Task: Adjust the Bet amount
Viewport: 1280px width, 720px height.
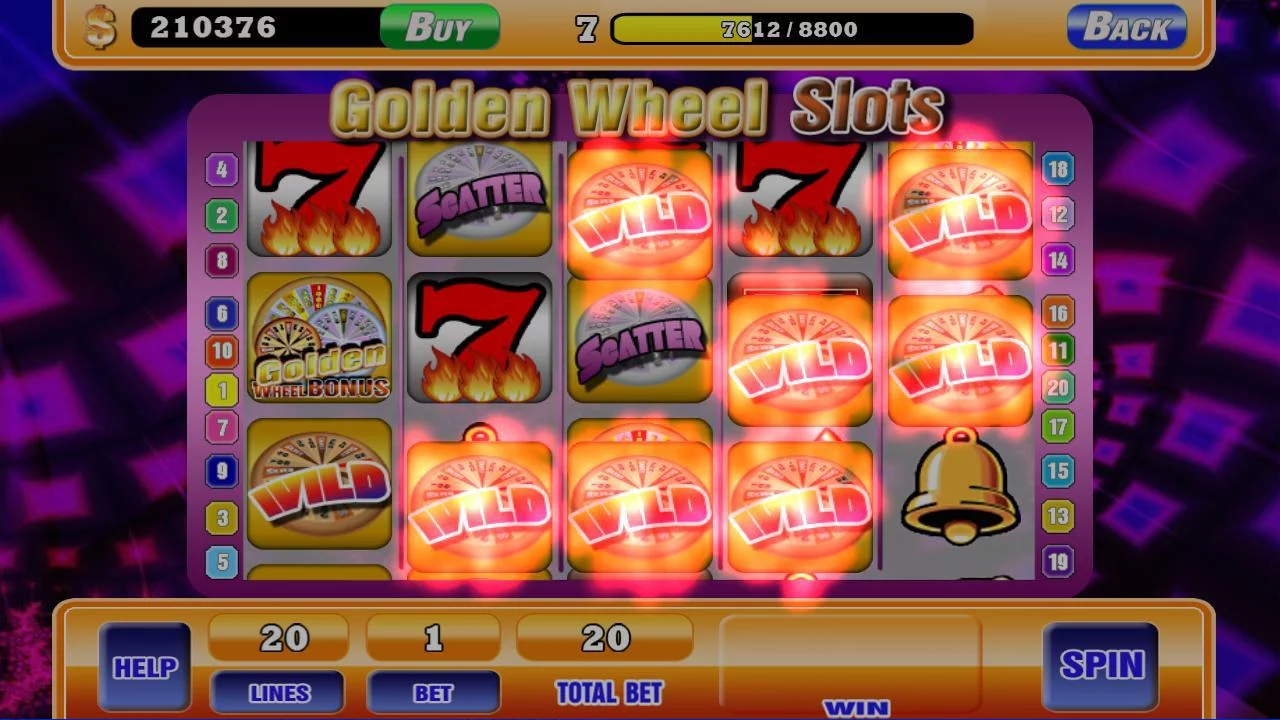Action: [x=433, y=692]
